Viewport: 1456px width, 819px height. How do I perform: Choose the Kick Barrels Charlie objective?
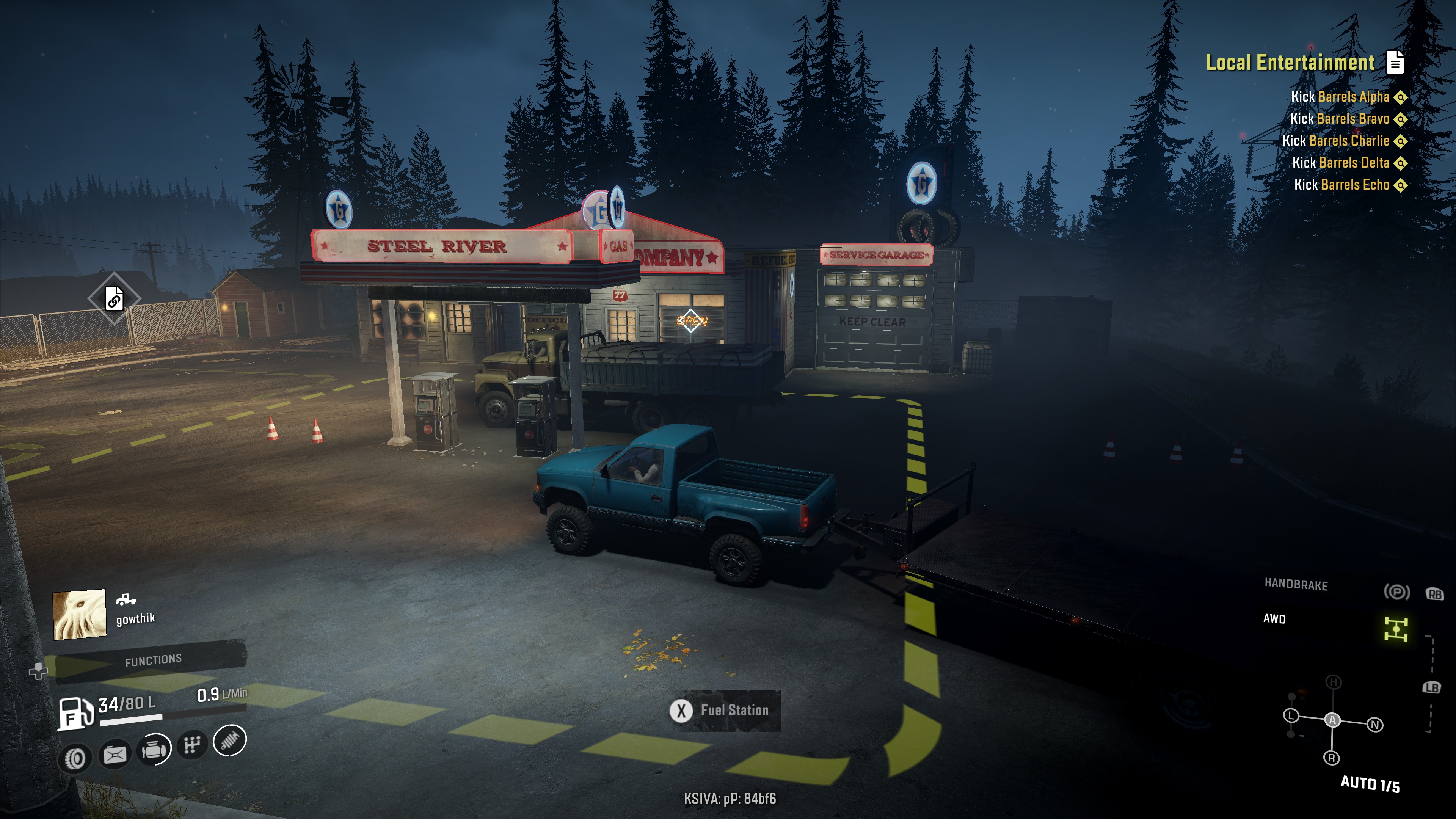1335,141
